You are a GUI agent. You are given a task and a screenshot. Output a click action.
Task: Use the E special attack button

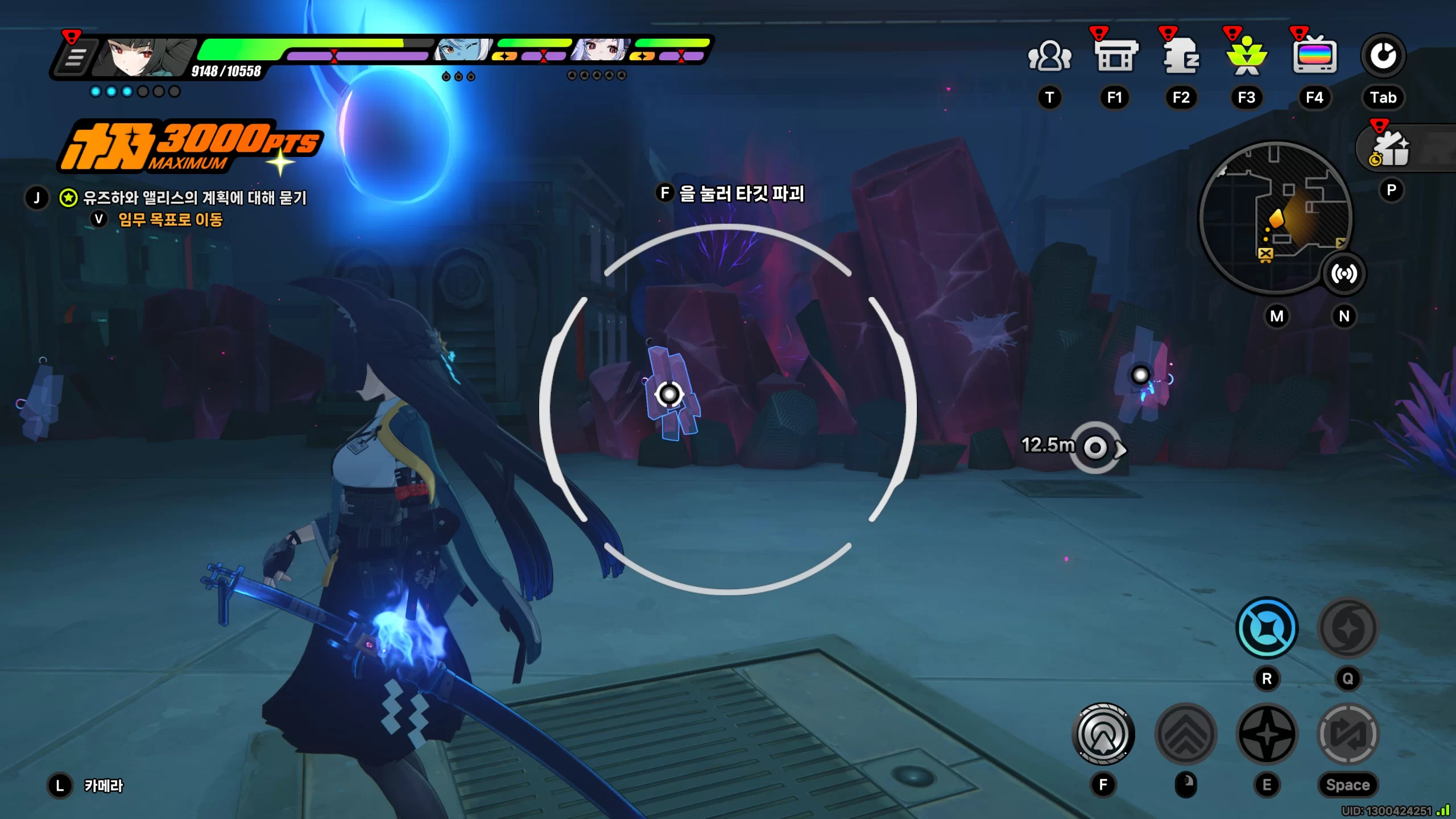1267,734
